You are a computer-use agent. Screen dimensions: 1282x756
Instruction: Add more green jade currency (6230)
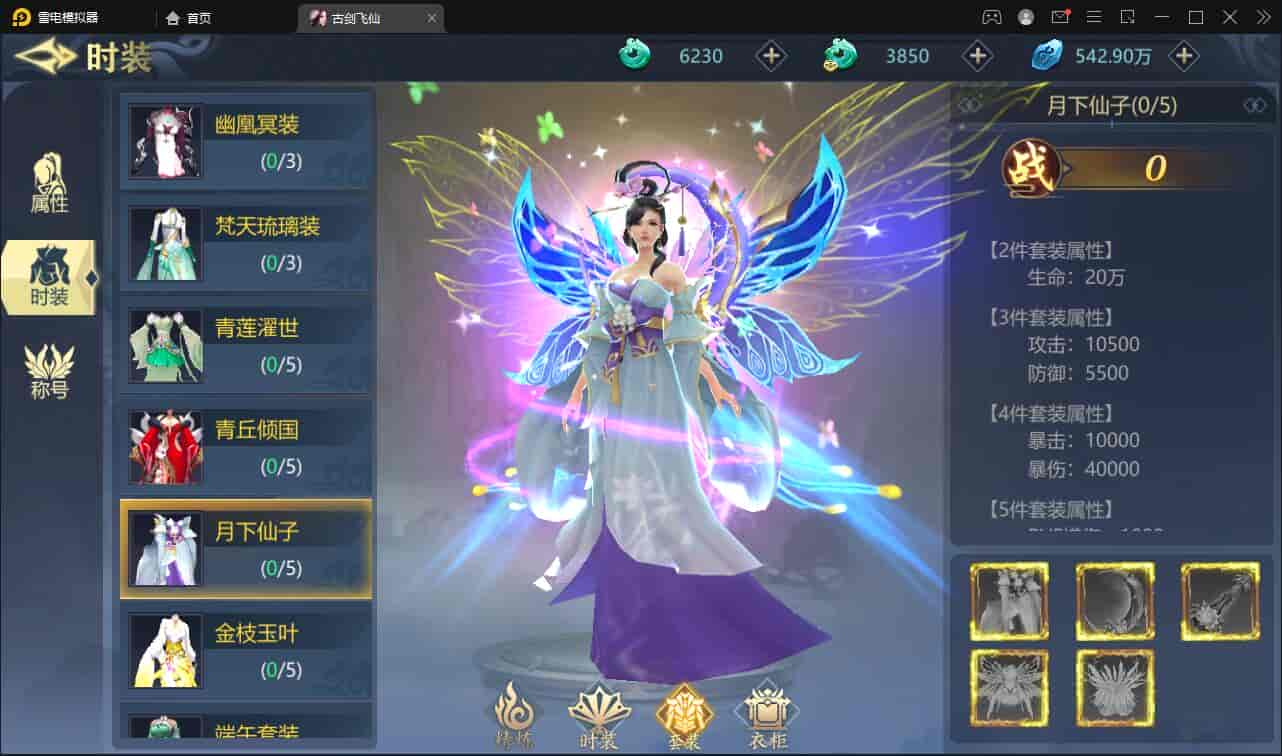pyautogui.click(x=771, y=56)
